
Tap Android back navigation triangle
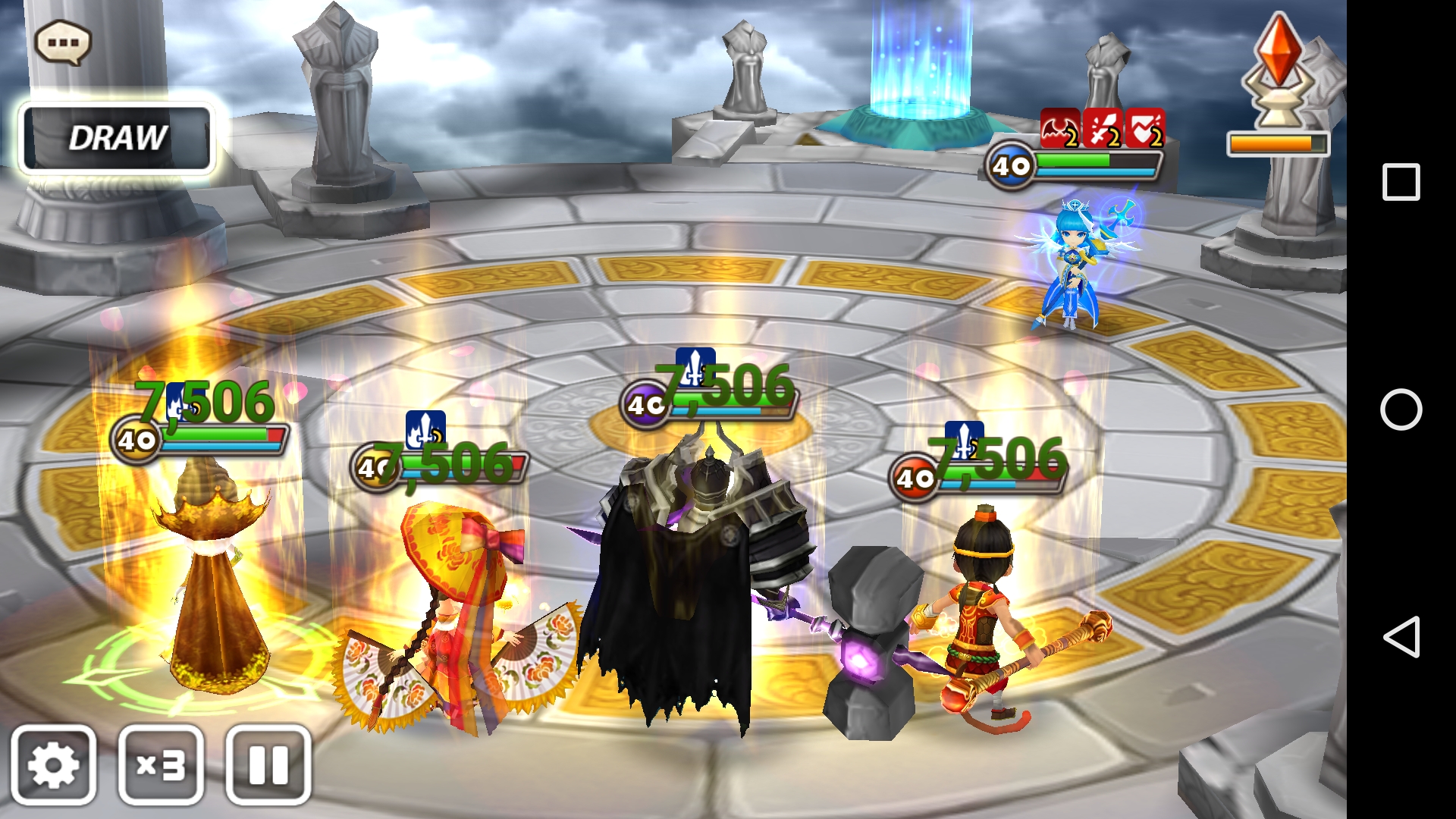[x=1401, y=636]
